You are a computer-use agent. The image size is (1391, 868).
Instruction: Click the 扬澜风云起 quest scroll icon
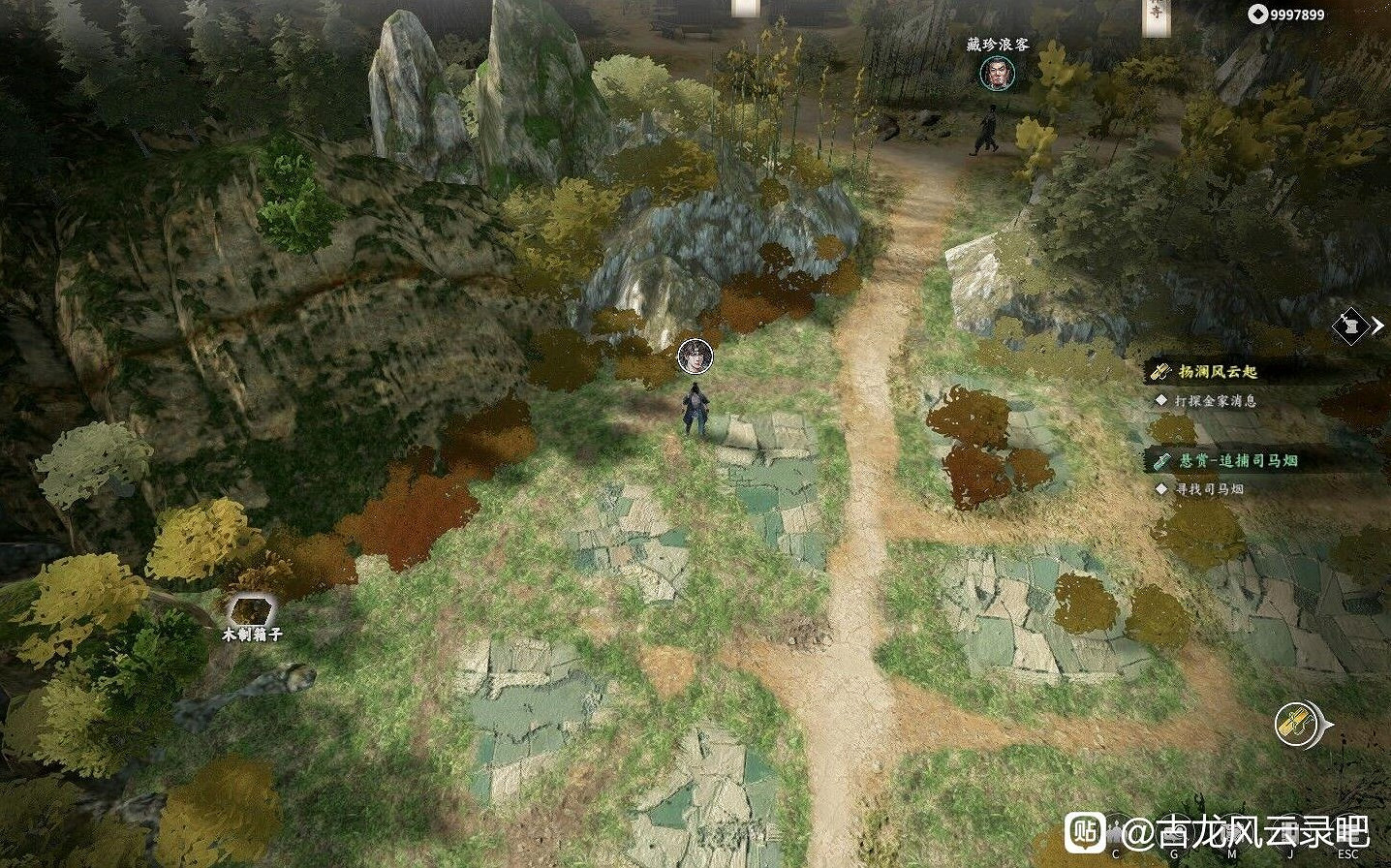tap(1161, 371)
